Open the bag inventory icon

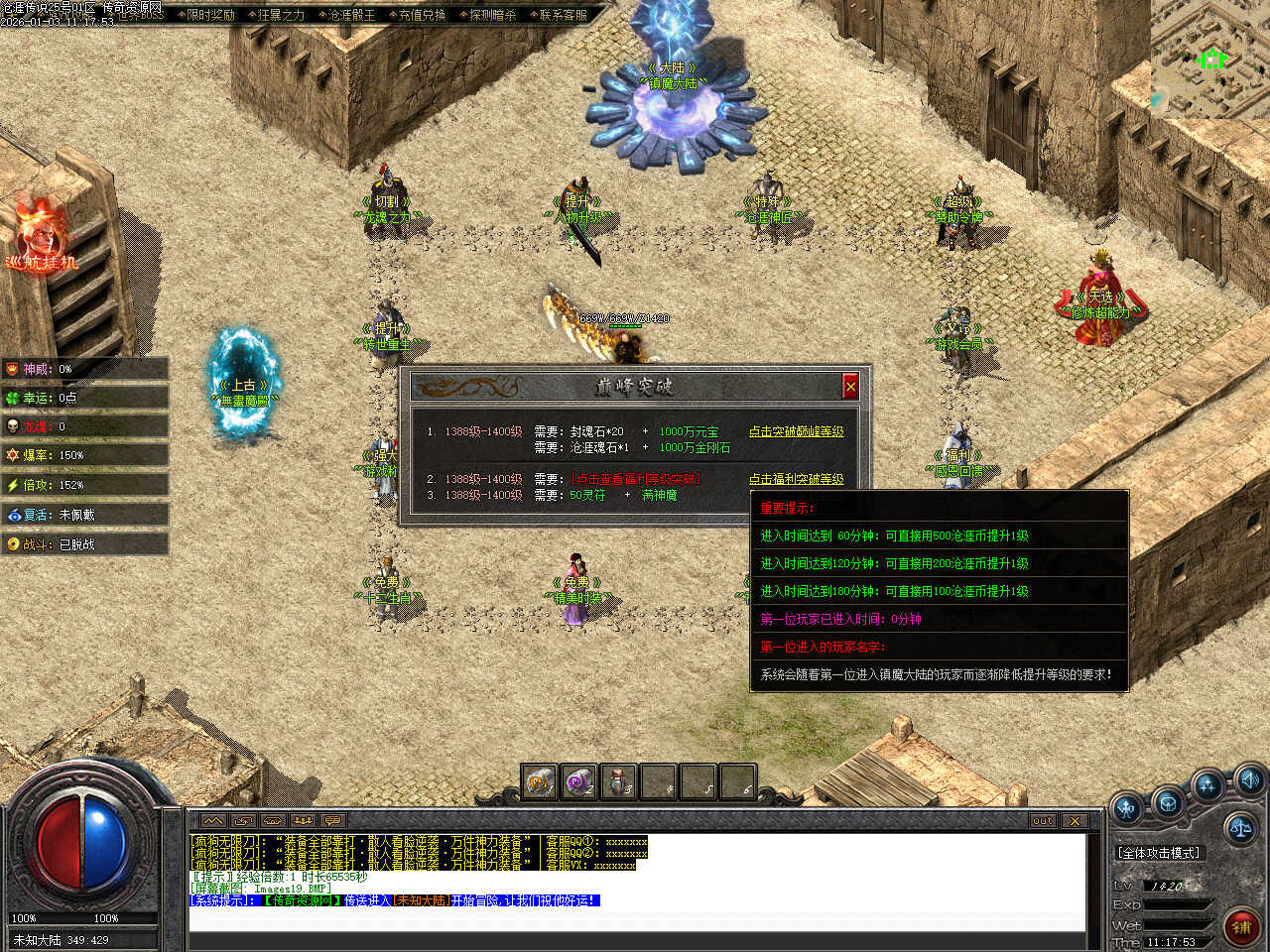point(1168,801)
